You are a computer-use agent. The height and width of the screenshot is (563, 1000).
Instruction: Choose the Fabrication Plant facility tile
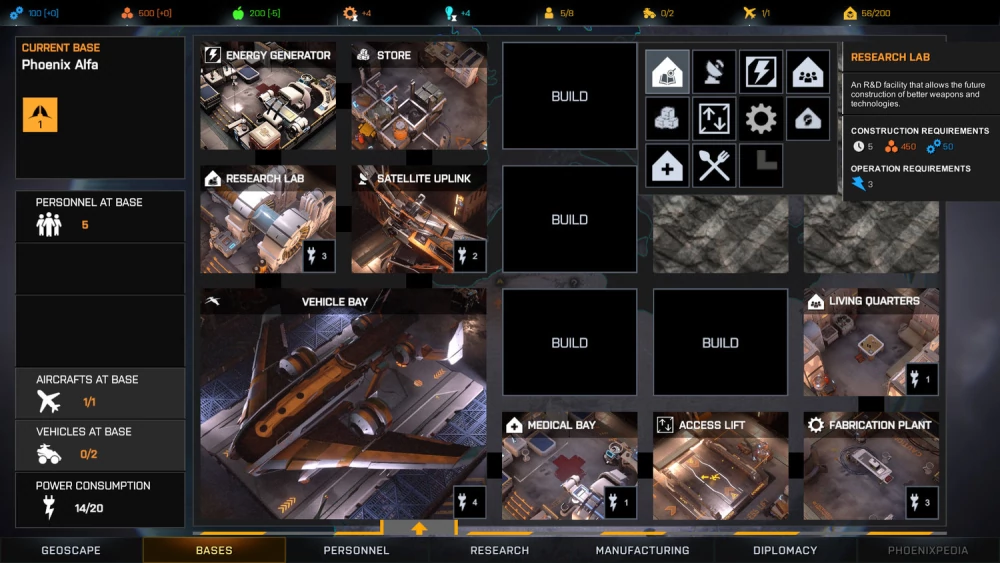(x=871, y=467)
